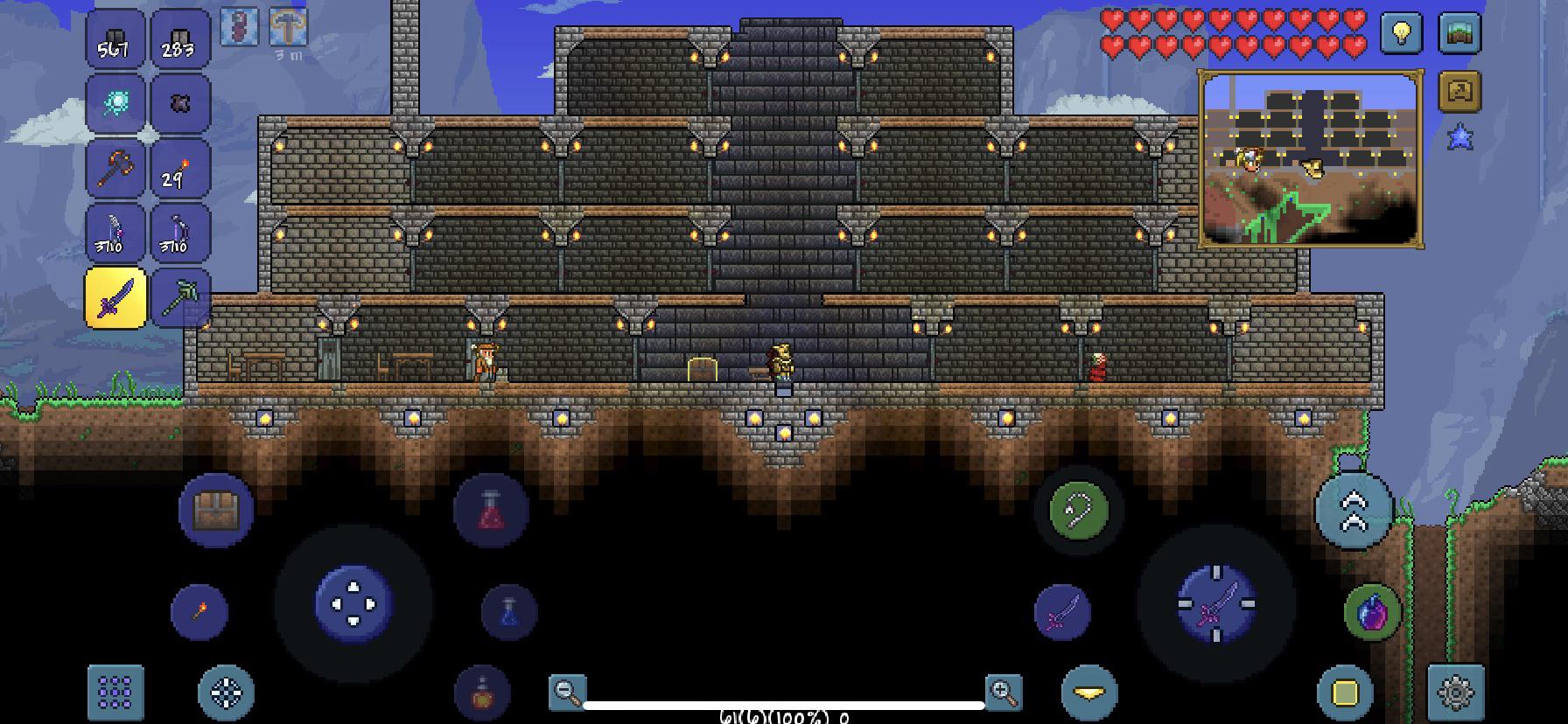Open the quick item grid selector

click(115, 695)
